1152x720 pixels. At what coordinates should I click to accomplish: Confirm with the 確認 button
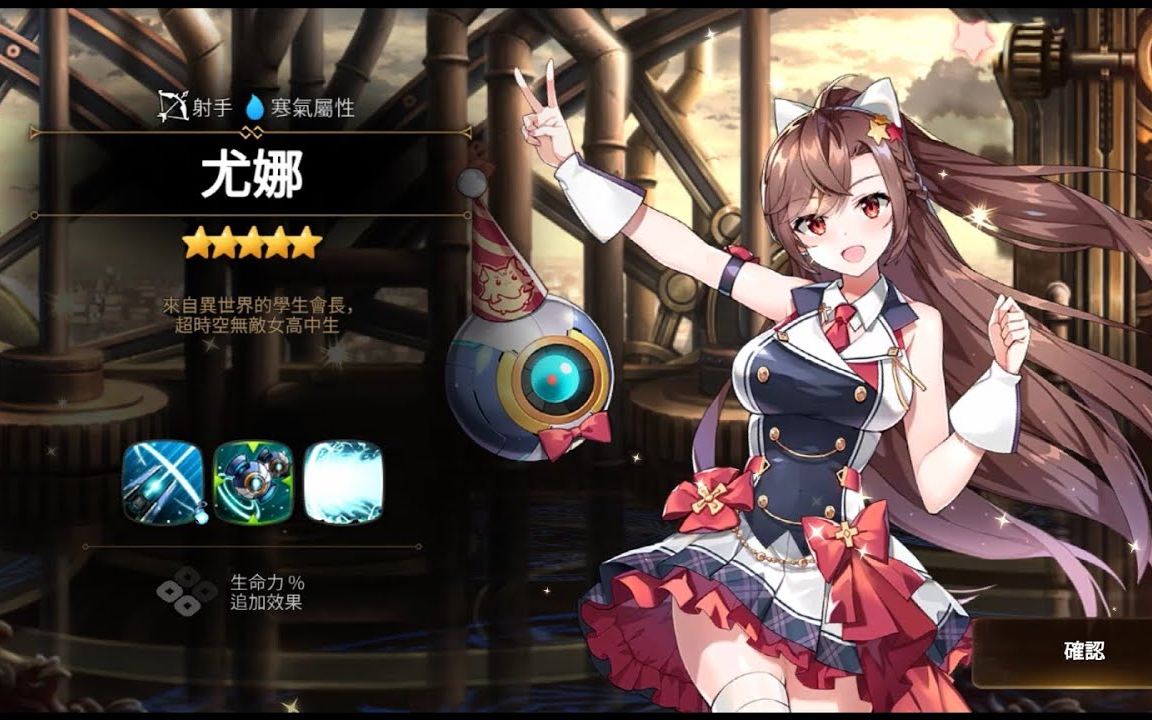(x=1082, y=652)
